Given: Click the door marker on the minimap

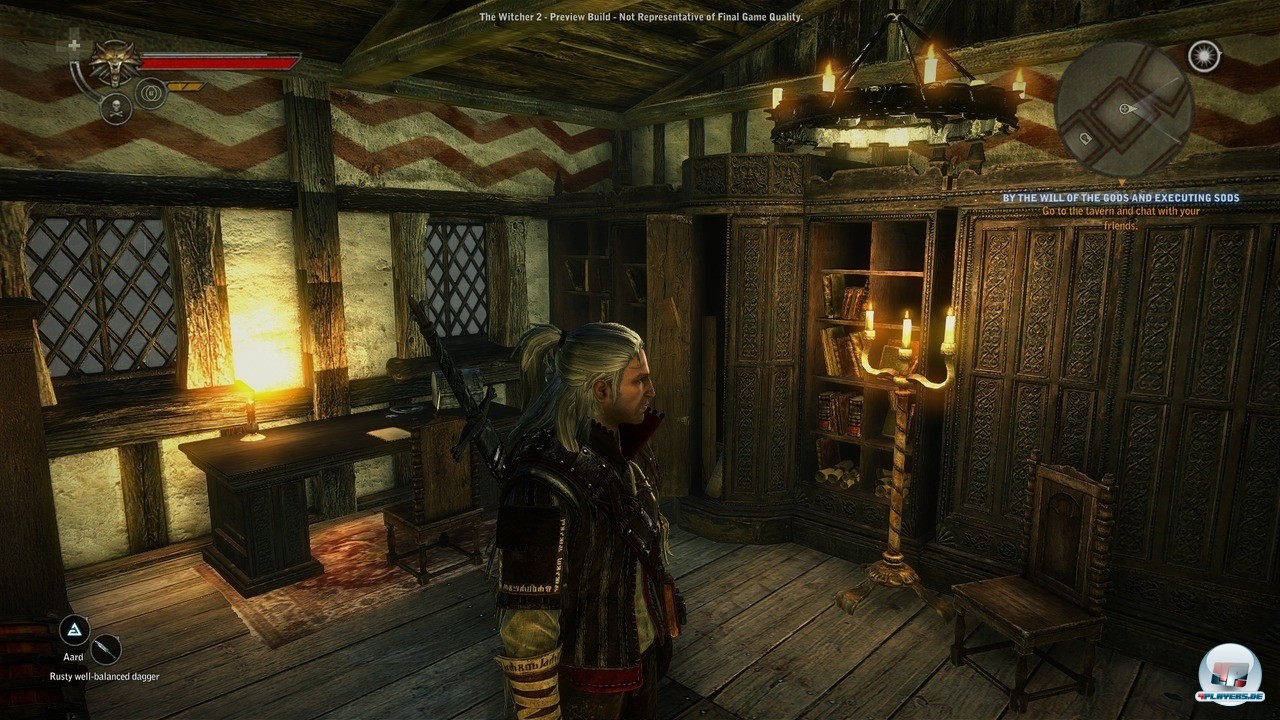Looking at the screenshot, I should 1087,137.
